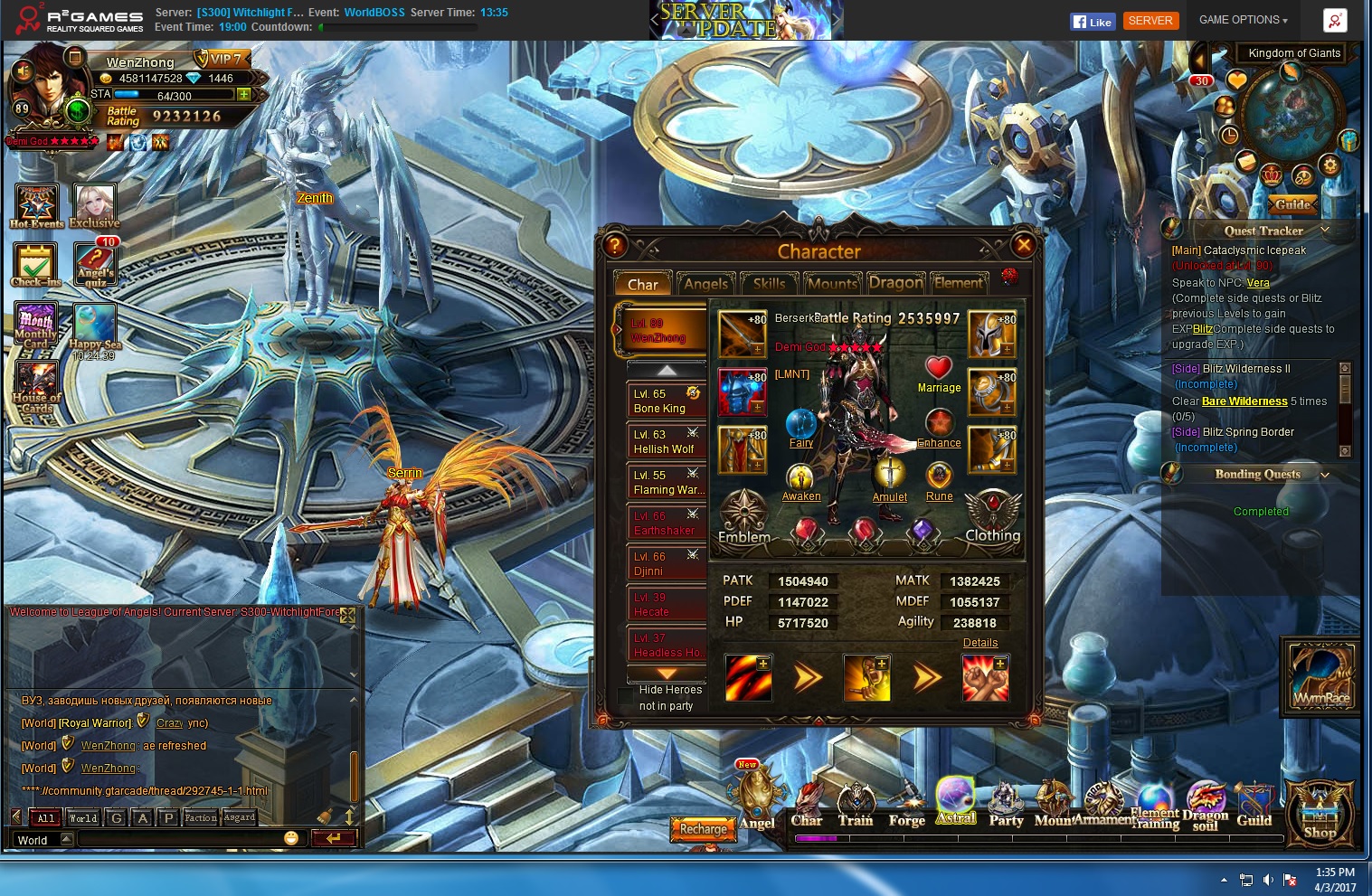Open the Clothing slot
1372x896 pixels.
click(x=992, y=516)
